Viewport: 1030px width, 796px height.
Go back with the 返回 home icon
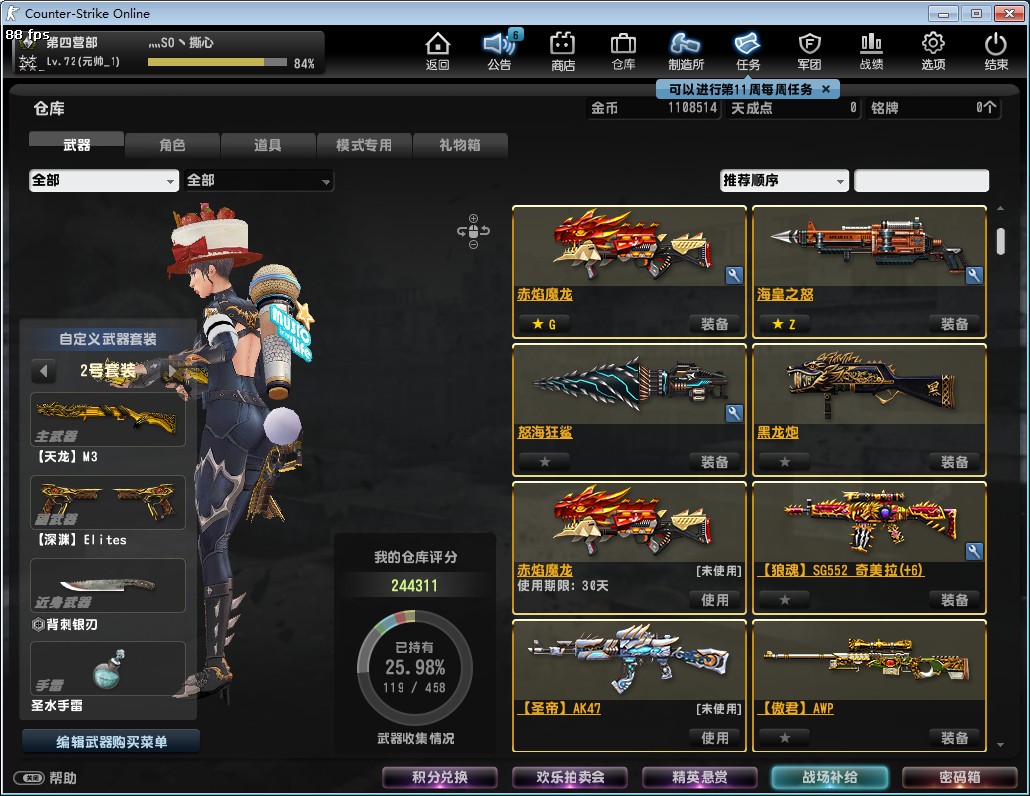(437, 50)
